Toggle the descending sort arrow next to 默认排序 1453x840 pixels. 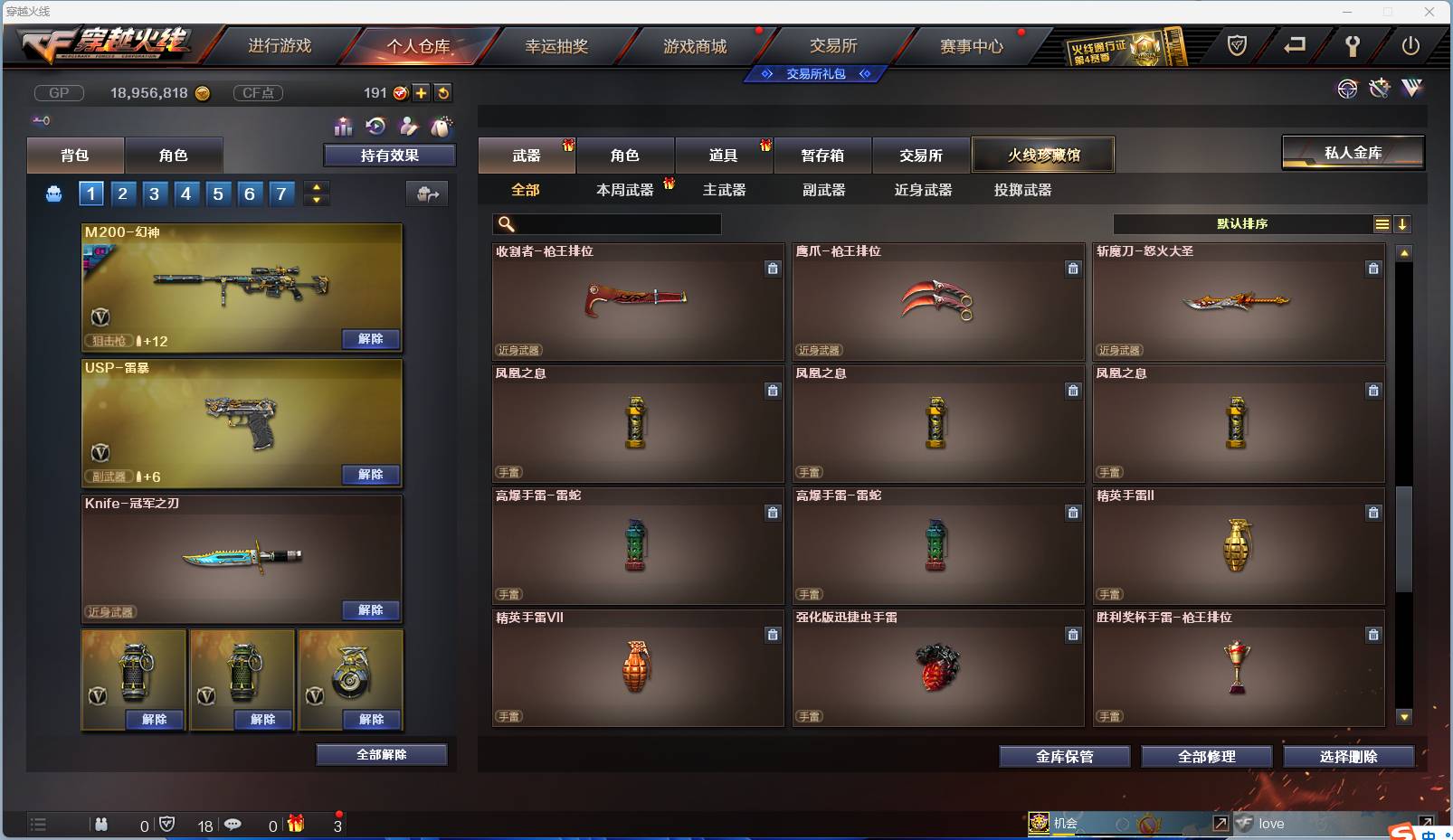(1402, 223)
